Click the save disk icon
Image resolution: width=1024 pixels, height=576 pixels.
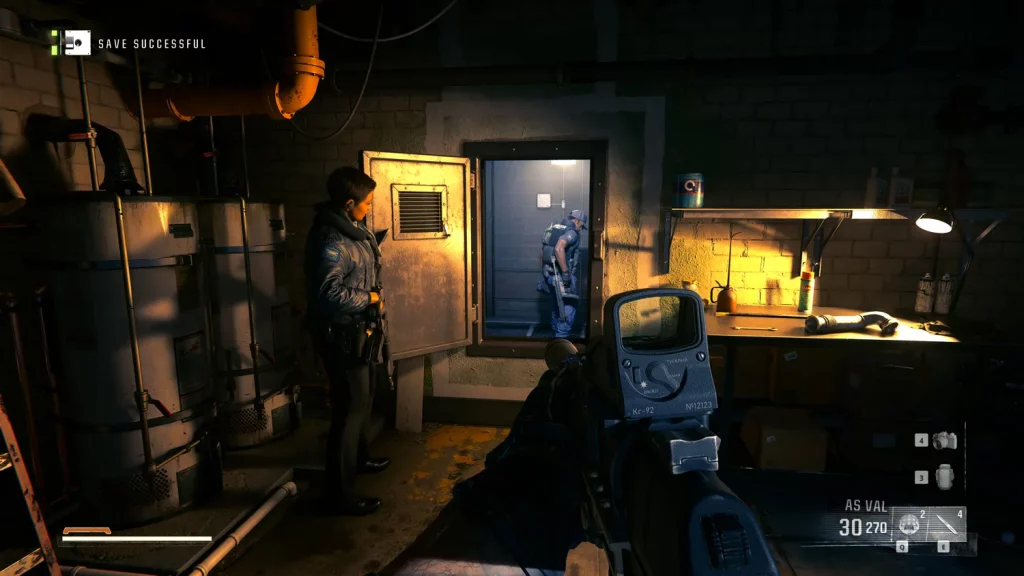coord(76,43)
